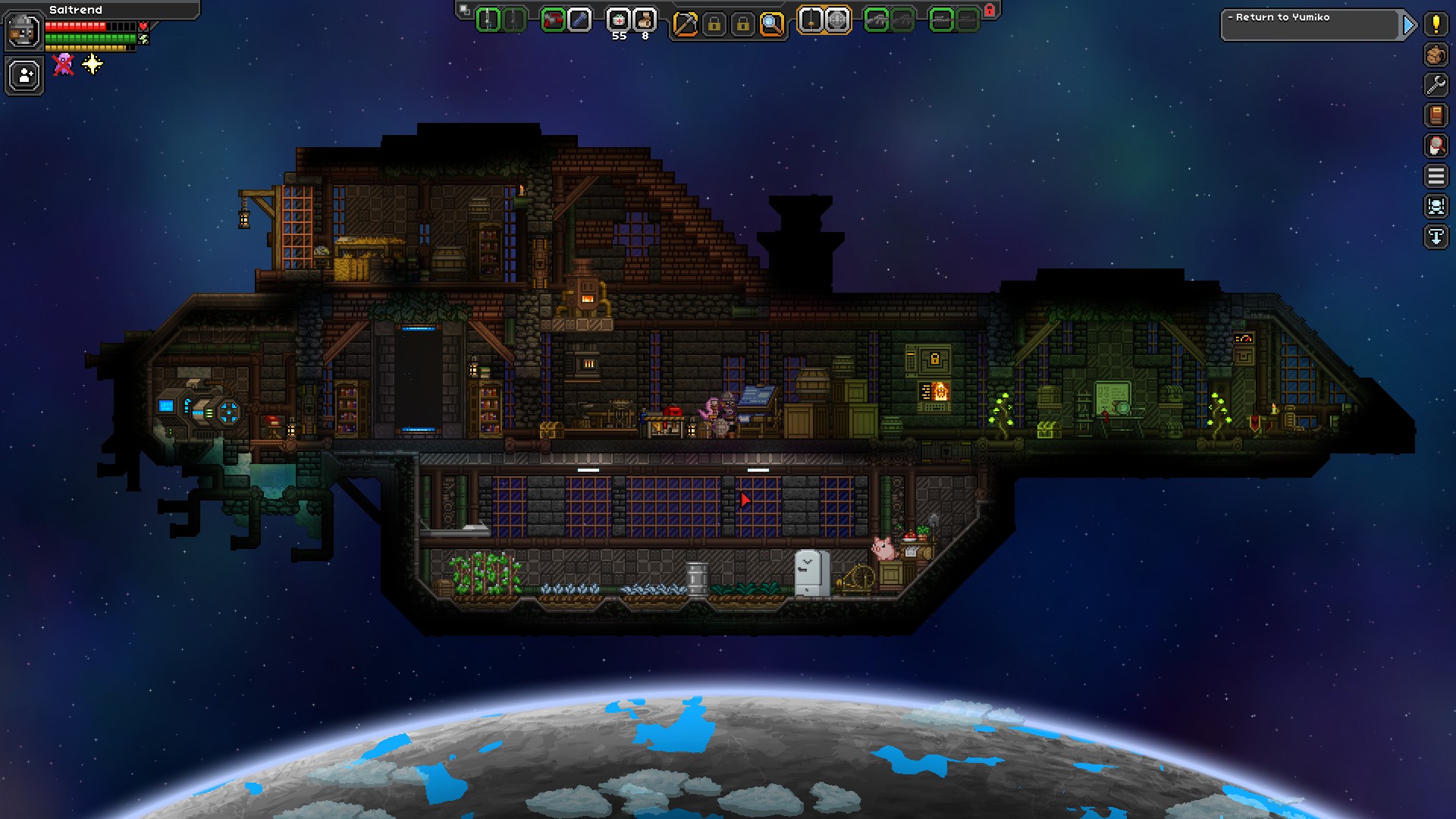Click the invite player button below Saltrend's portrait

tap(23, 76)
